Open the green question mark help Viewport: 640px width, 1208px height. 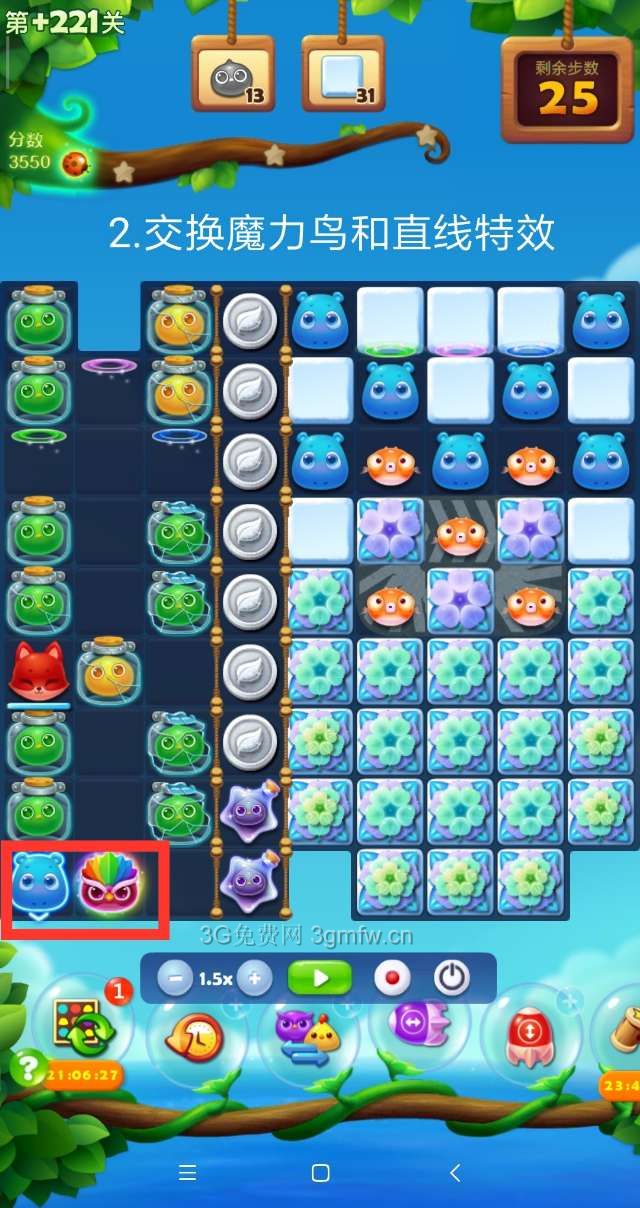pyautogui.click(x=25, y=1068)
